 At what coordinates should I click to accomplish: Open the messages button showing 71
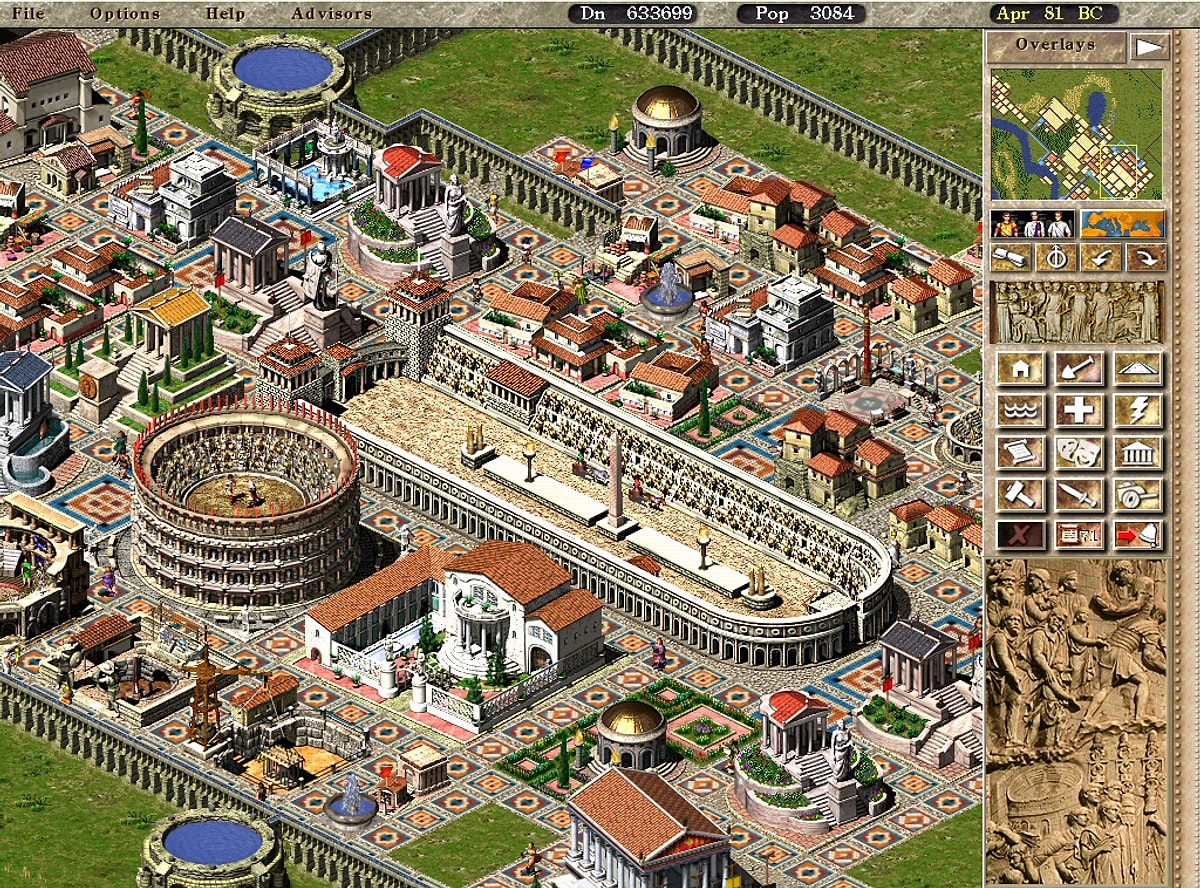pos(1079,535)
